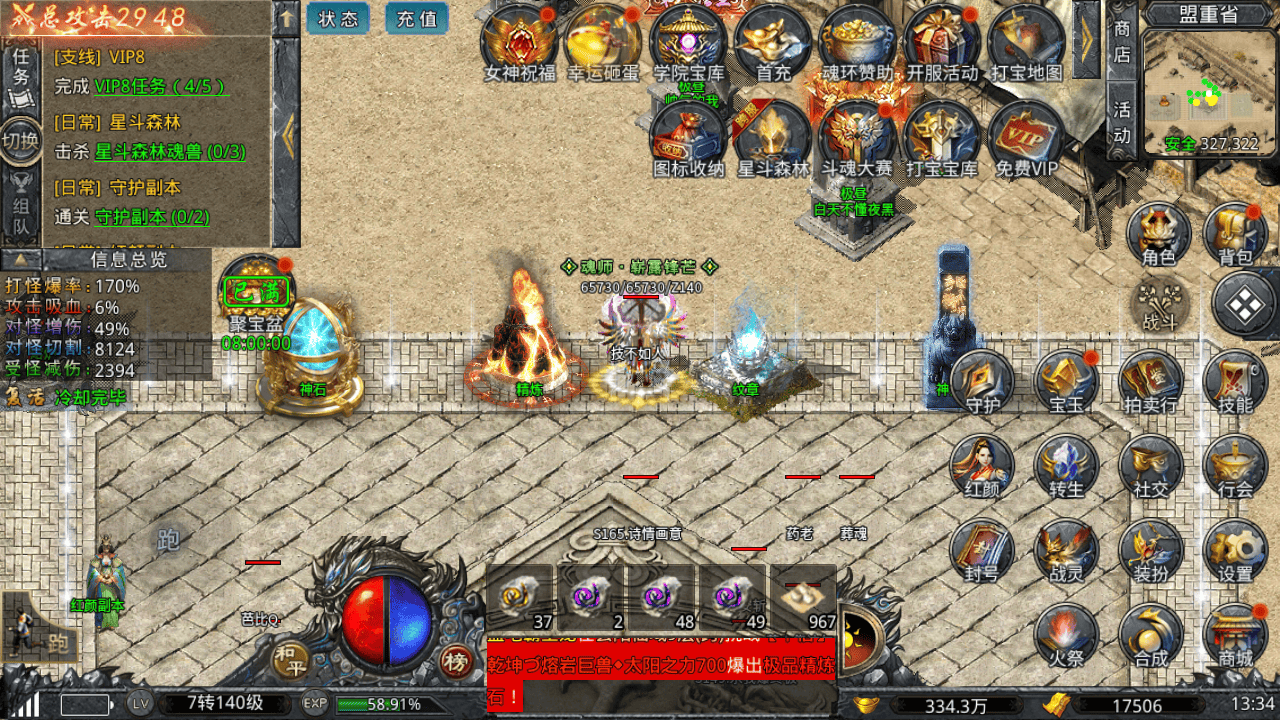Image resolution: width=1280 pixels, height=720 pixels.
Task: Open the 拍卖行 auction house
Action: tap(1150, 382)
